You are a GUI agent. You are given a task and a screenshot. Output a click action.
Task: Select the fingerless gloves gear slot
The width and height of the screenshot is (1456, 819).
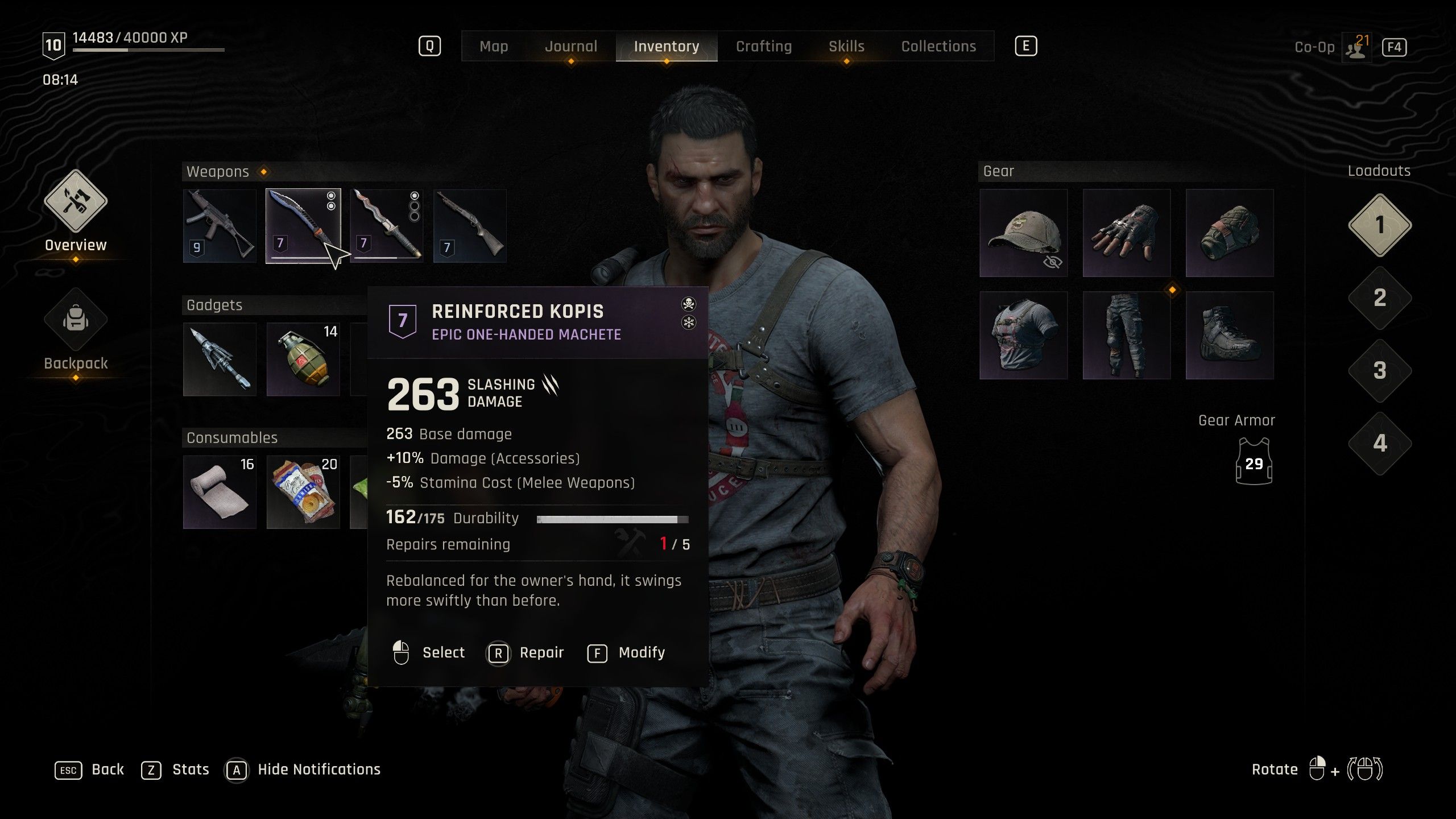[x=1126, y=233]
